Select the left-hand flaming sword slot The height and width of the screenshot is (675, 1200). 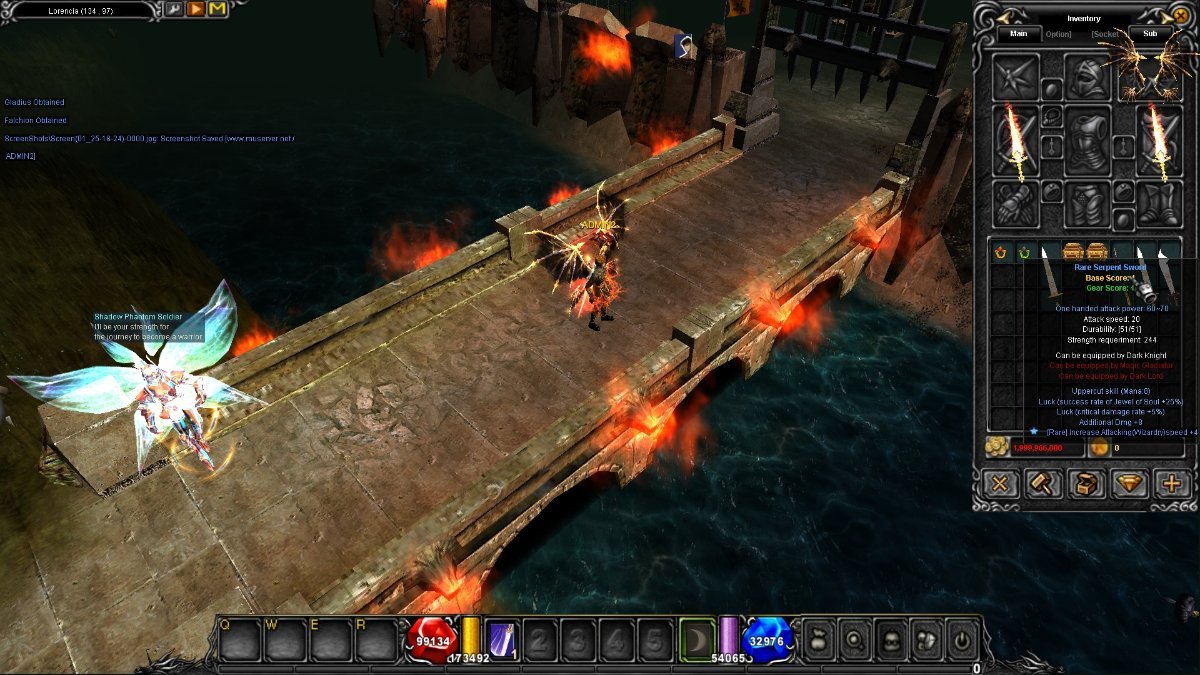click(x=1016, y=141)
